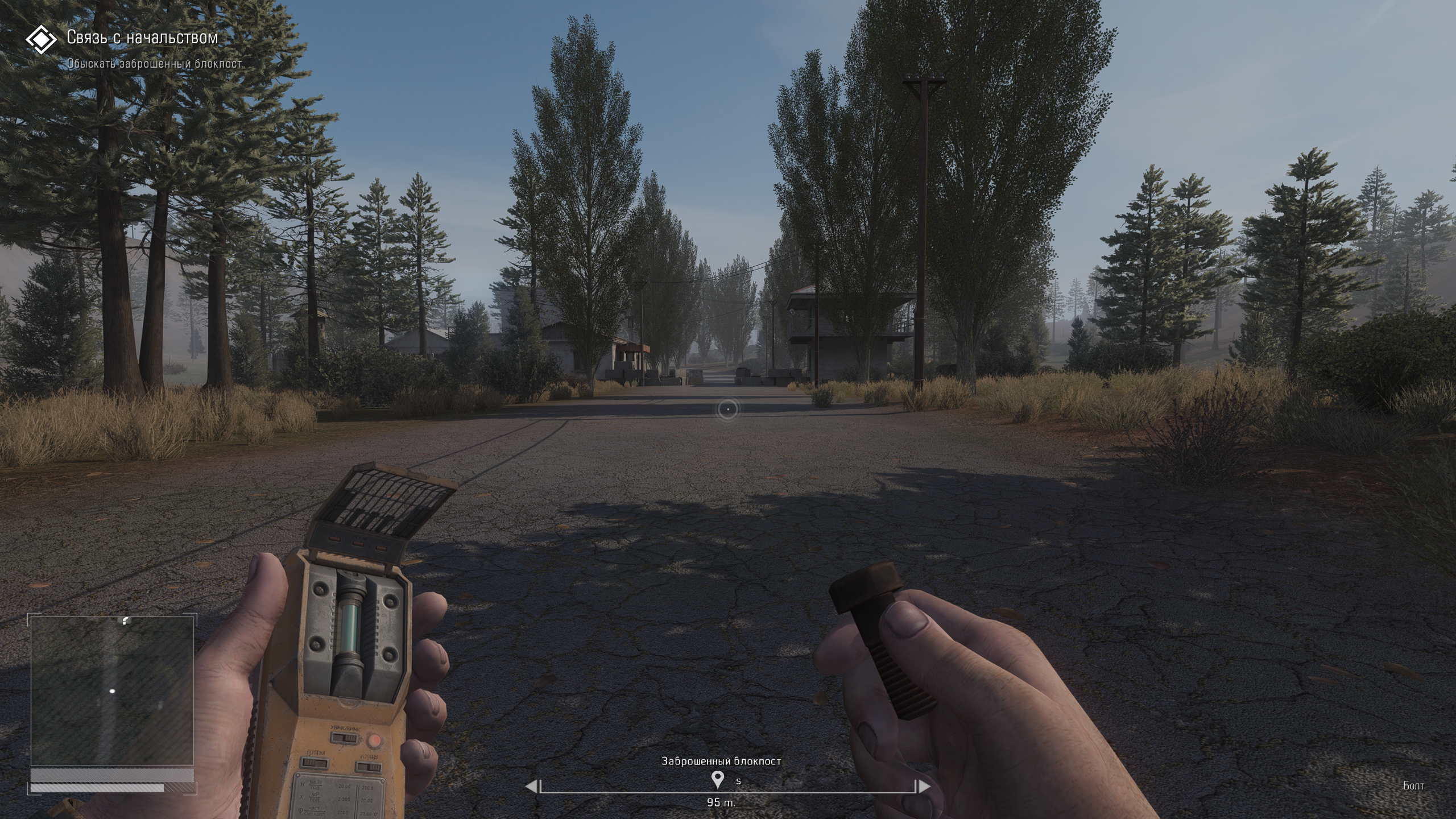Viewport: 1456px width, 819px height.
Task: Open the quest tracker diamond icon
Action: click(x=41, y=39)
